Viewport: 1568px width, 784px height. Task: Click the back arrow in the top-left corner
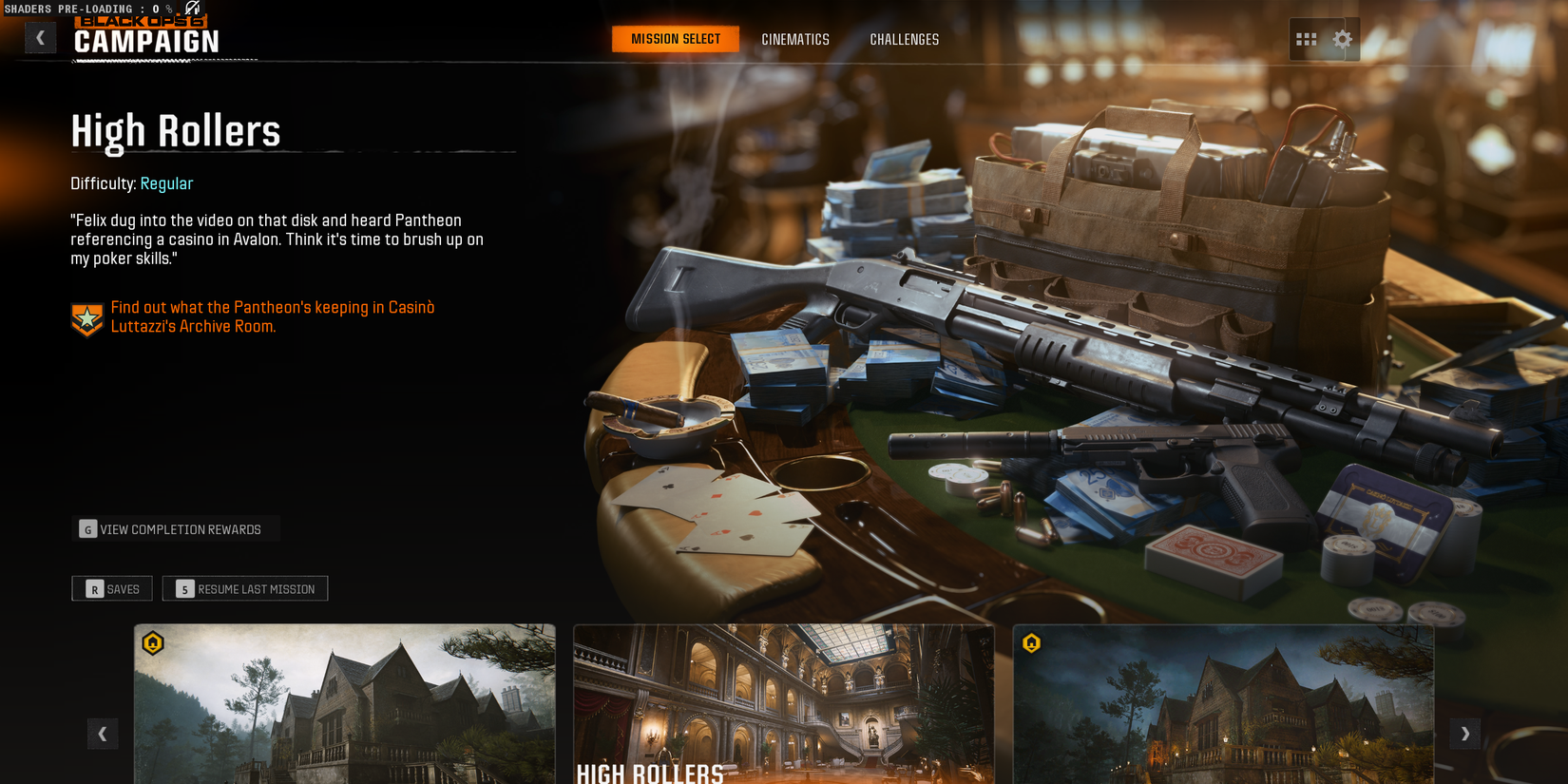(x=40, y=37)
